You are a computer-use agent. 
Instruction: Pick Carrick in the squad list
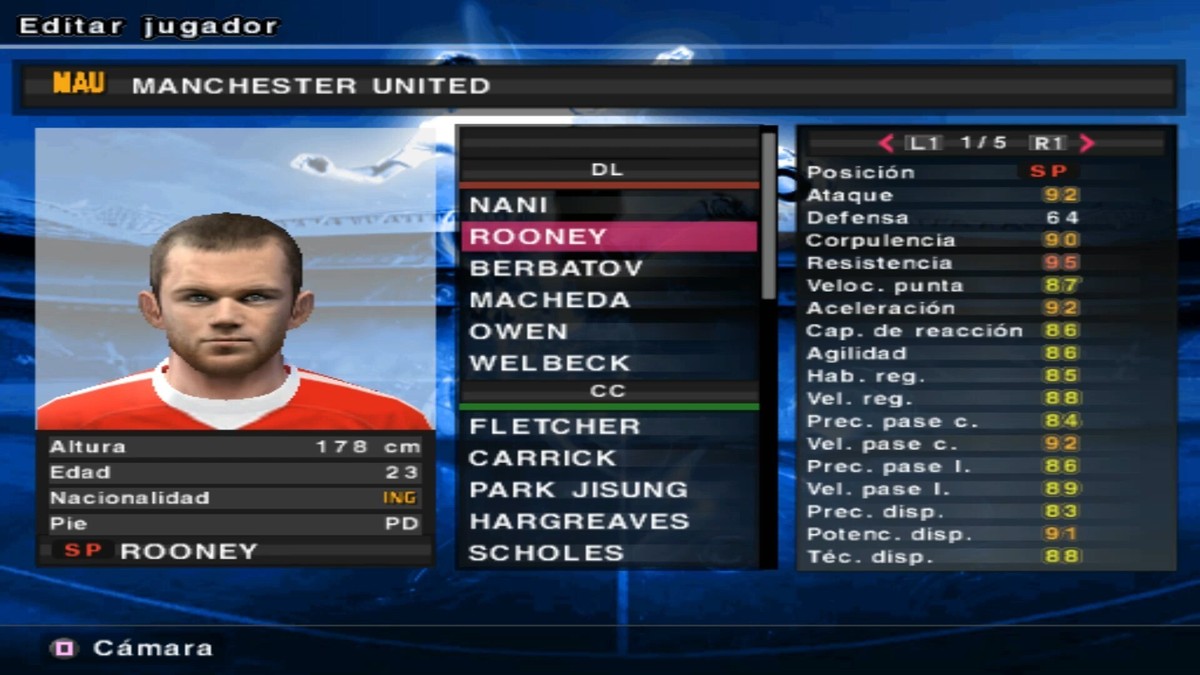click(x=608, y=458)
